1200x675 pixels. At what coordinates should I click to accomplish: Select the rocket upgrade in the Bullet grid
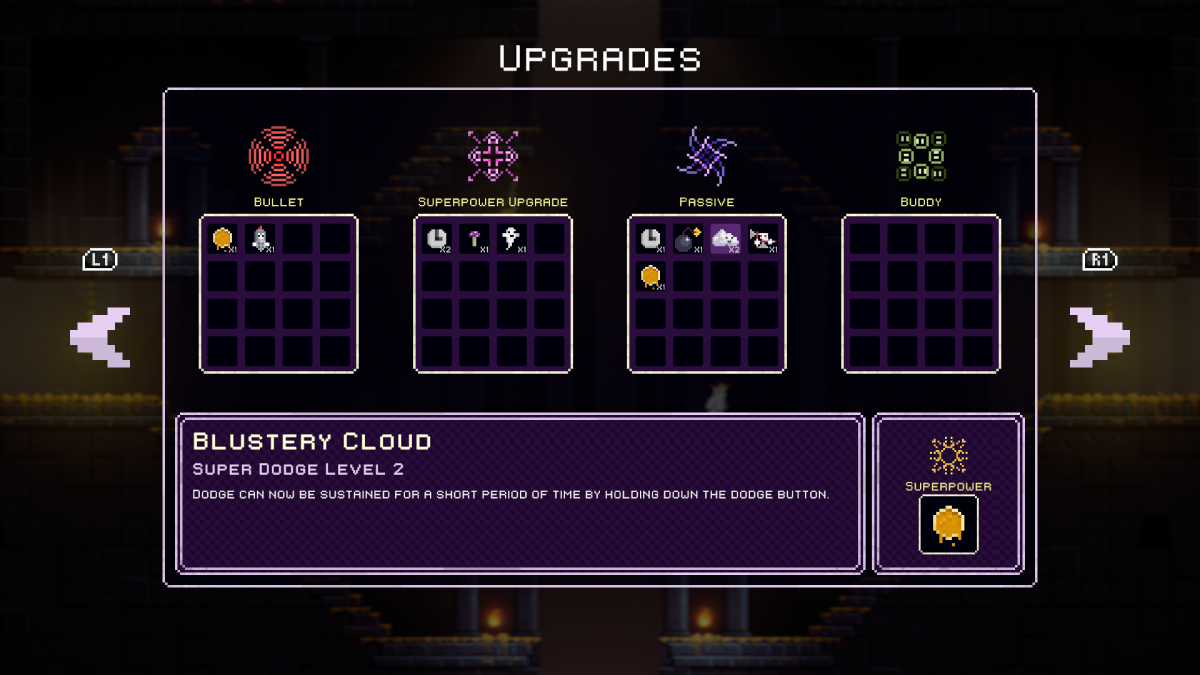260,239
